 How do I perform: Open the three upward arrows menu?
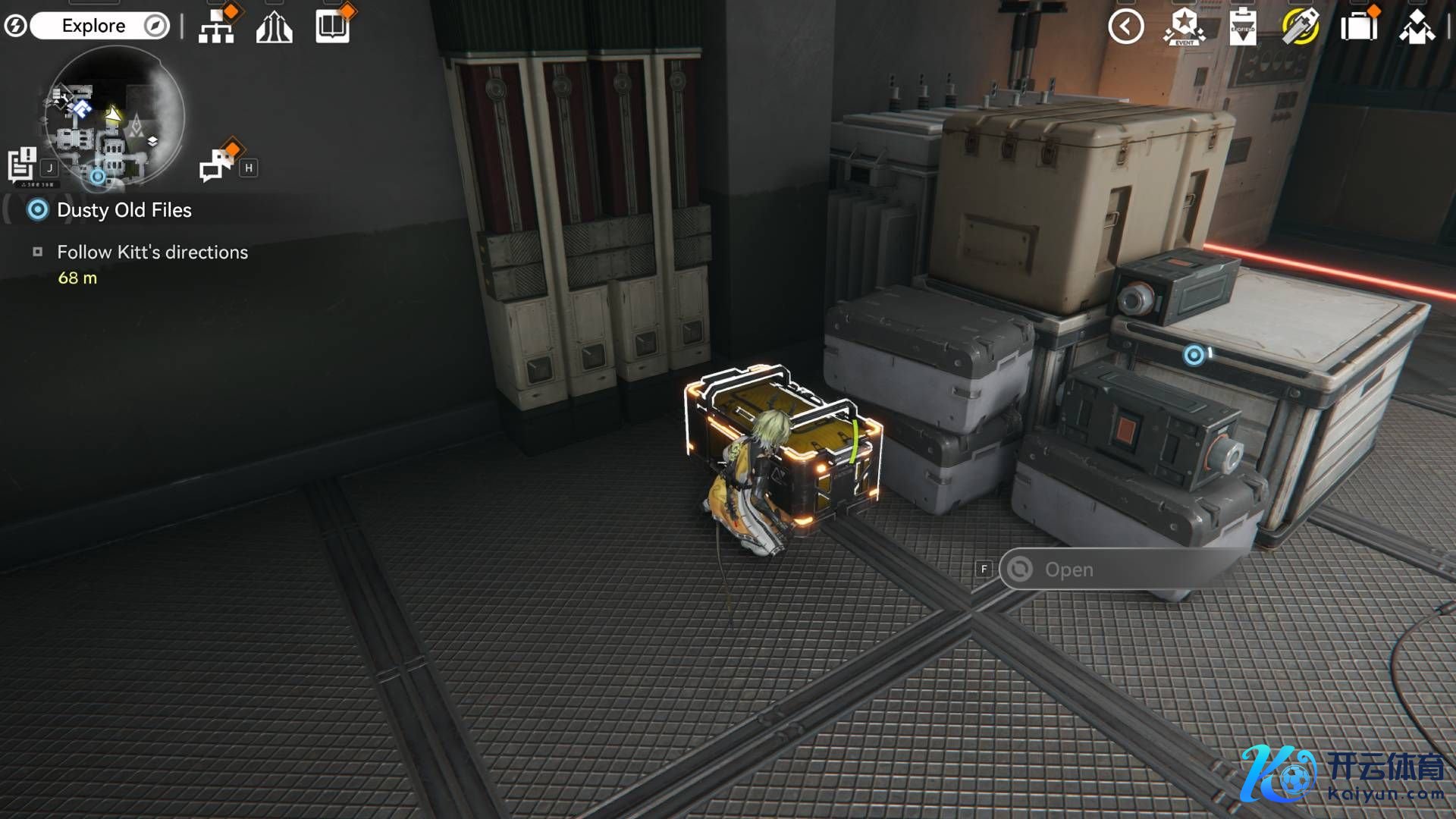click(274, 28)
